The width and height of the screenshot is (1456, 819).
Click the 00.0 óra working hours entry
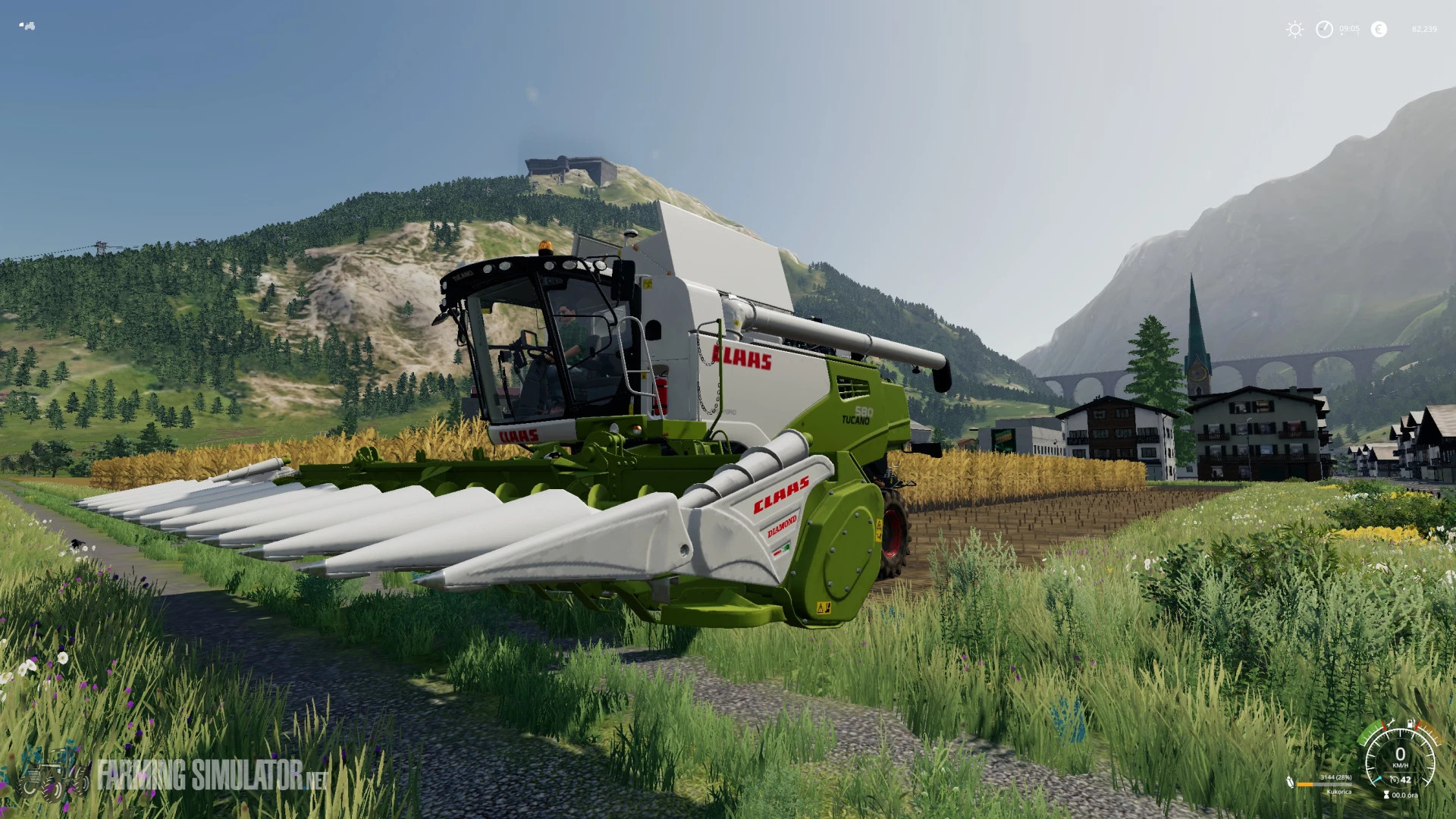[x=1405, y=795]
